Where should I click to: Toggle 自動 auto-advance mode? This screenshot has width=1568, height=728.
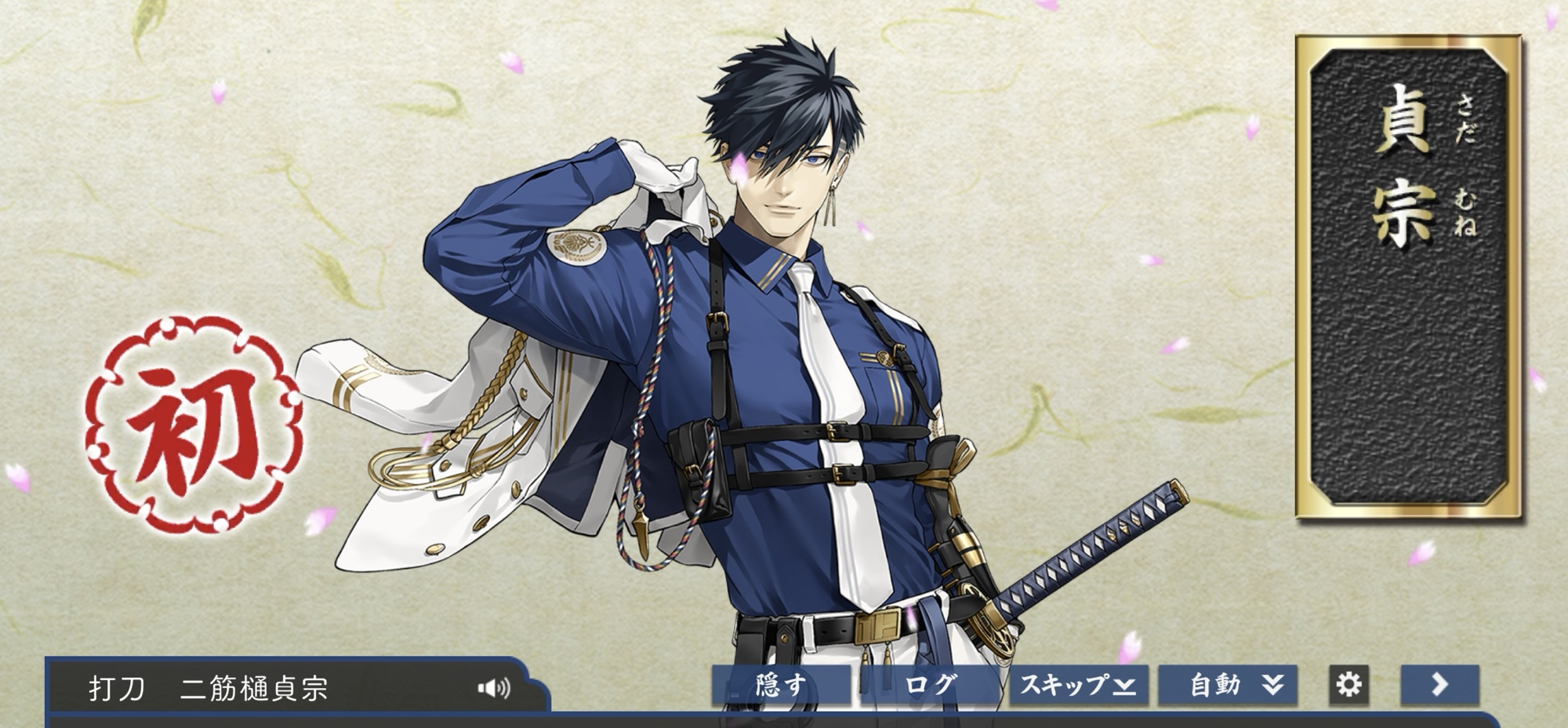1228,685
